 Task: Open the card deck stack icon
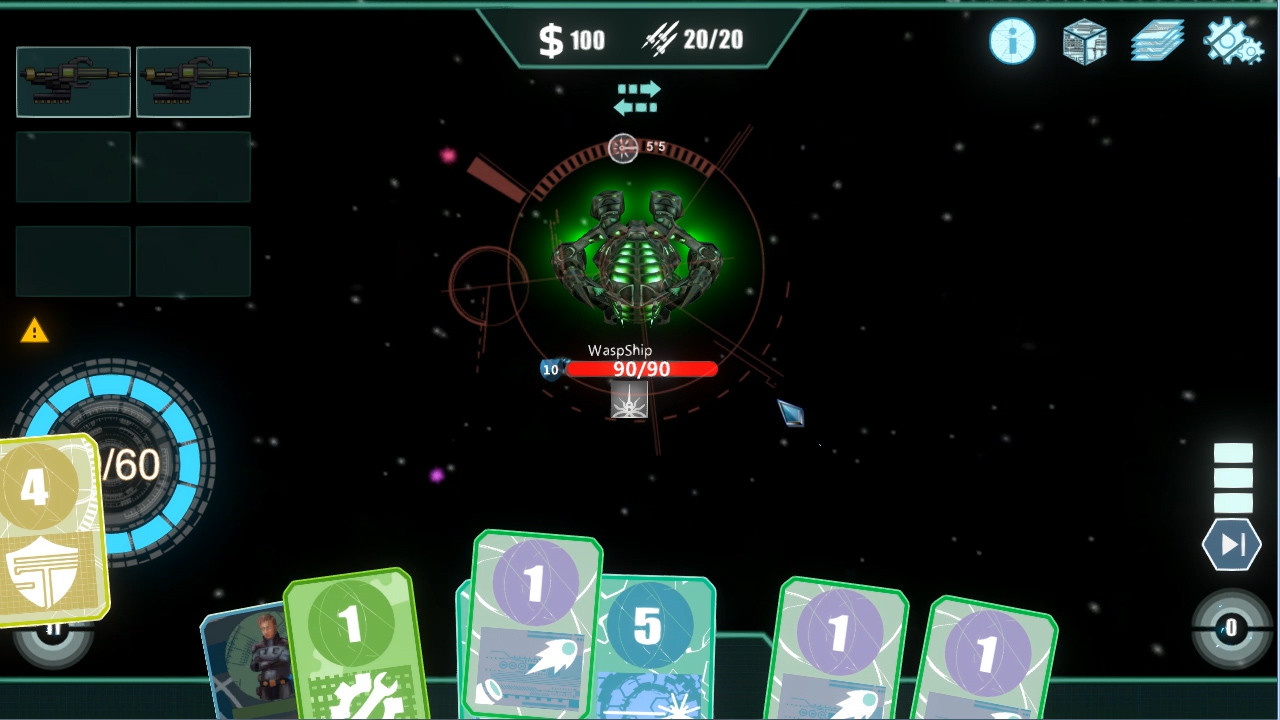(1157, 41)
